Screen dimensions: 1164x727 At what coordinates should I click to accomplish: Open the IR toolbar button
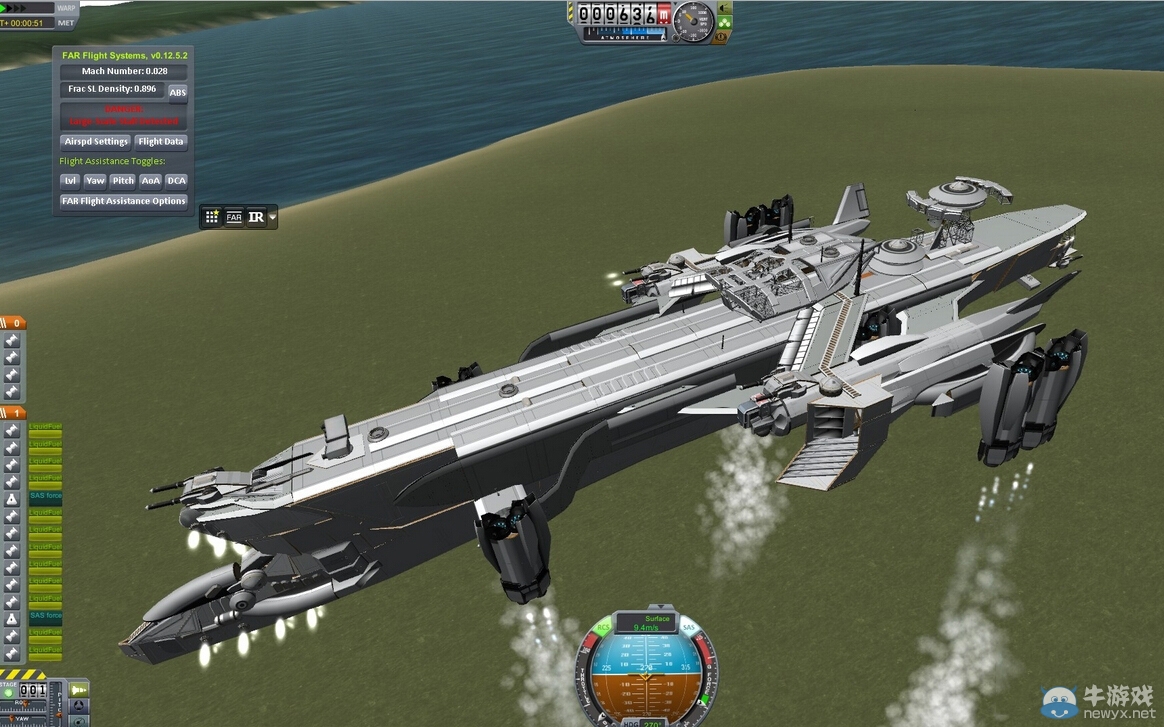pyautogui.click(x=256, y=216)
